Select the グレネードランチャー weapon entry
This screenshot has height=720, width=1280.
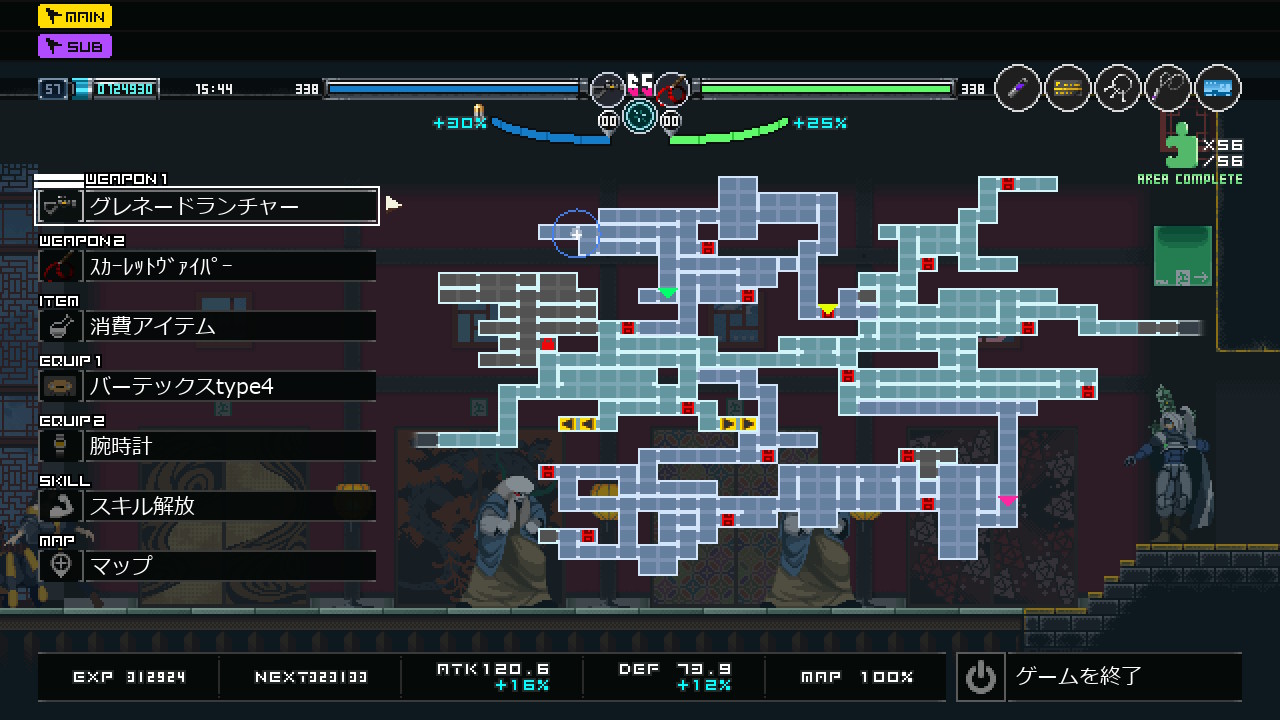207,206
